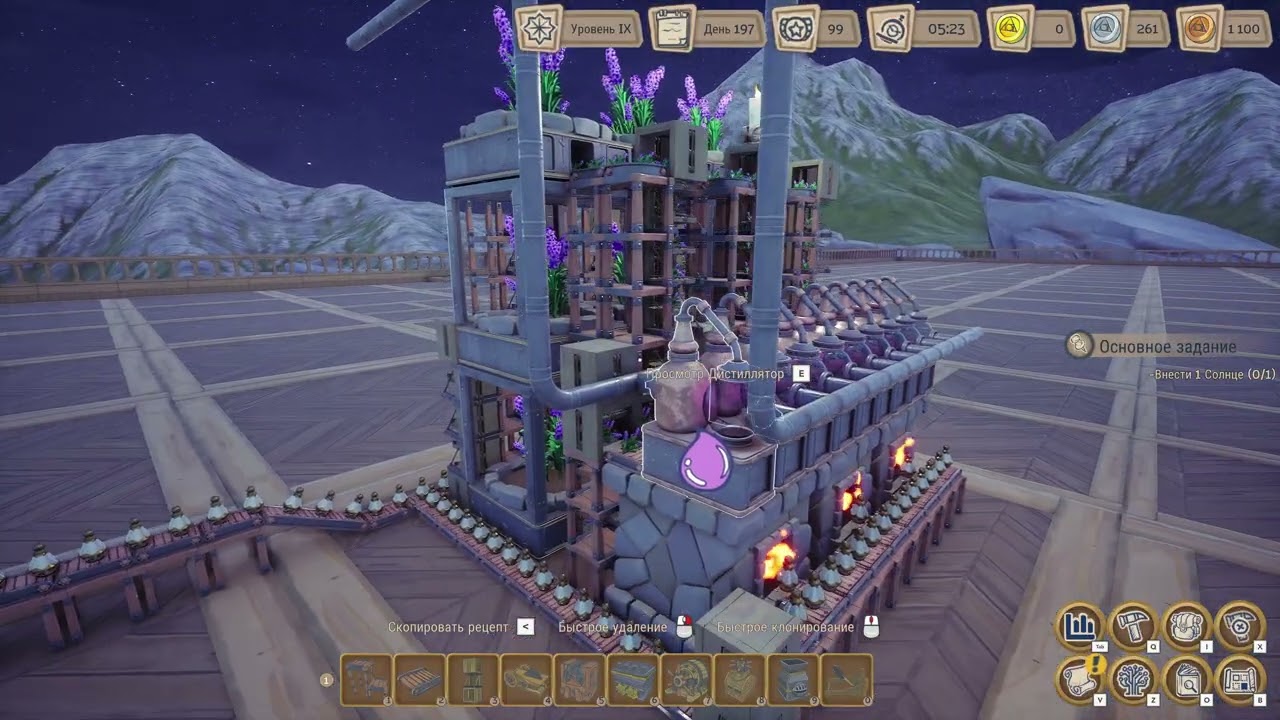
Task: Click the main quest tracker 'Основное задание'
Action: (x=1167, y=347)
